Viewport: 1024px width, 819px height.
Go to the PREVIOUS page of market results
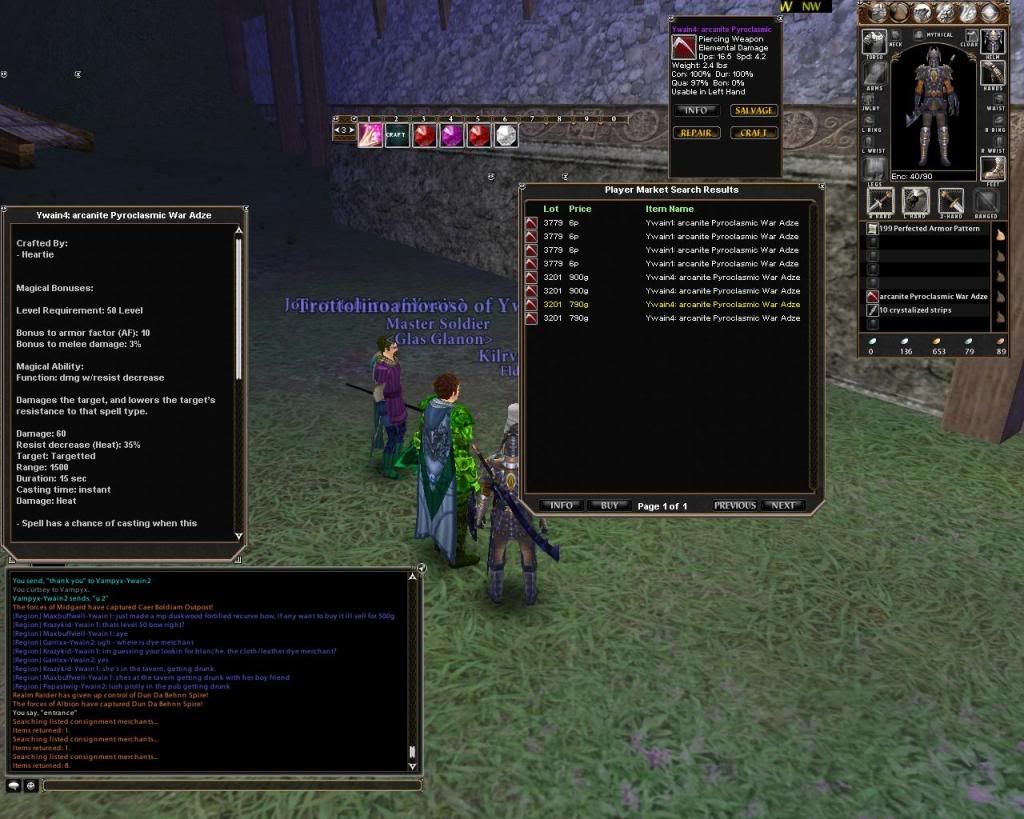(x=734, y=506)
